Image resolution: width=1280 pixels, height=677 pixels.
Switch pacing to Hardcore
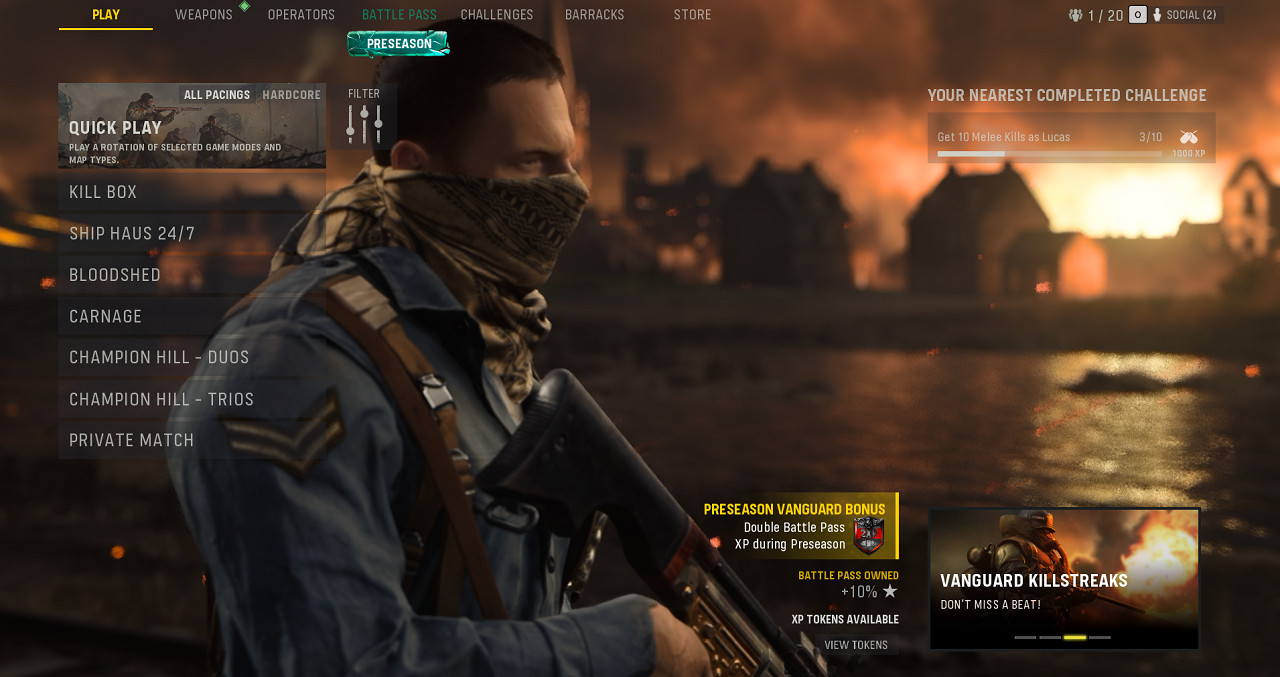[291, 95]
